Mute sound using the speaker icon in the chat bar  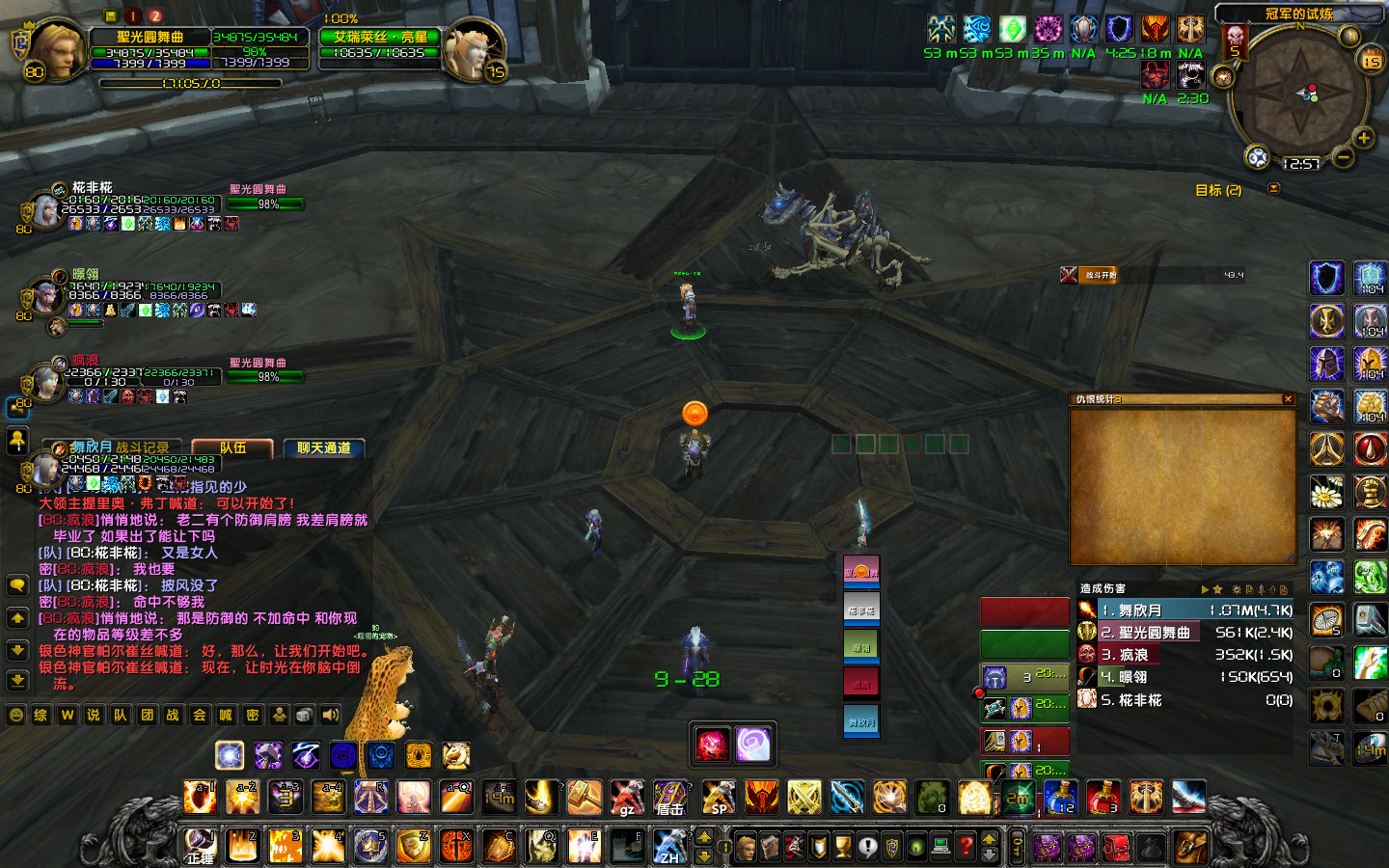328,716
